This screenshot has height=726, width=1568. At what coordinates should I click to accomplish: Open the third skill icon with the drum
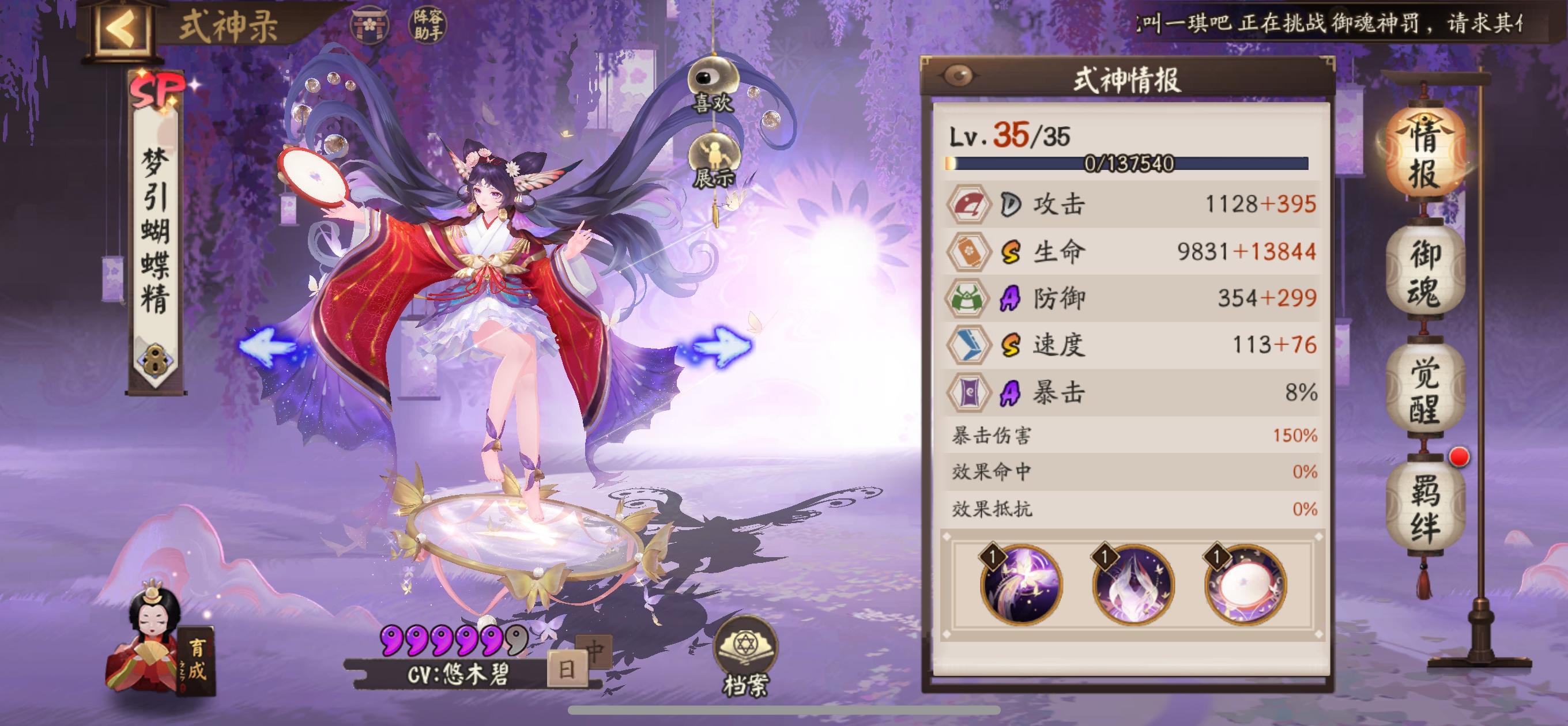click(1252, 585)
